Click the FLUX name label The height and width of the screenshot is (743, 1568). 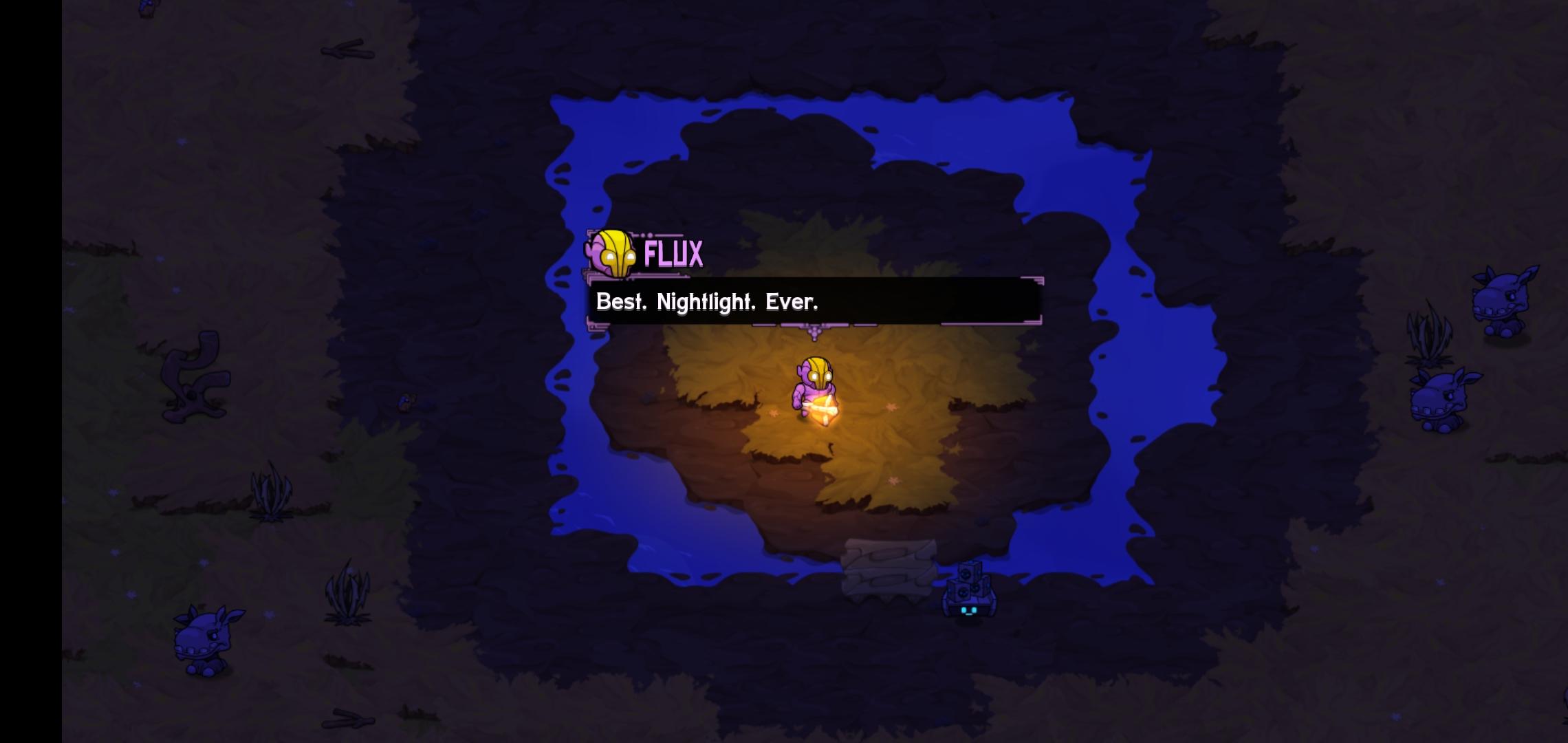[x=673, y=254]
